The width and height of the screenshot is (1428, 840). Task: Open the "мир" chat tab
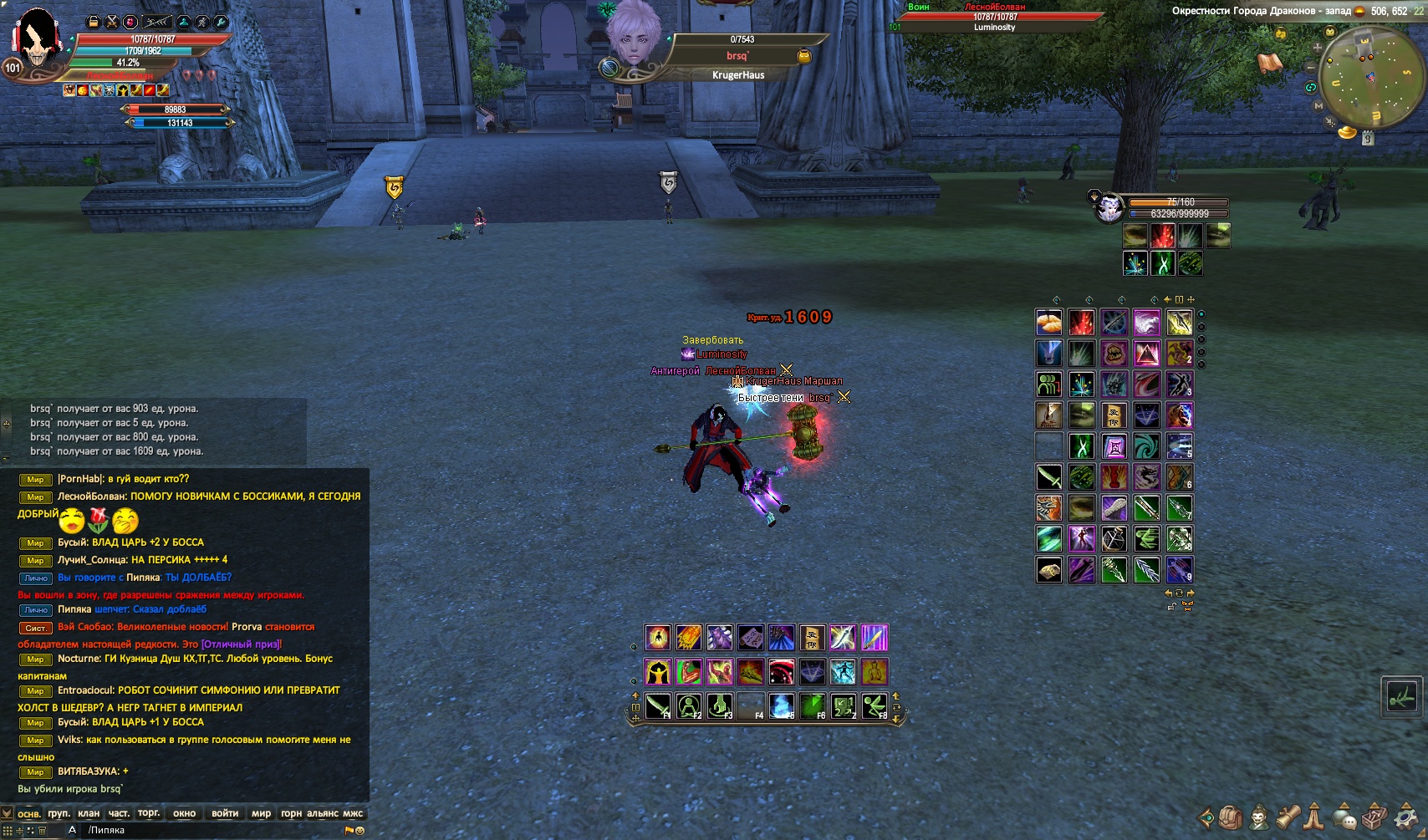[261, 813]
